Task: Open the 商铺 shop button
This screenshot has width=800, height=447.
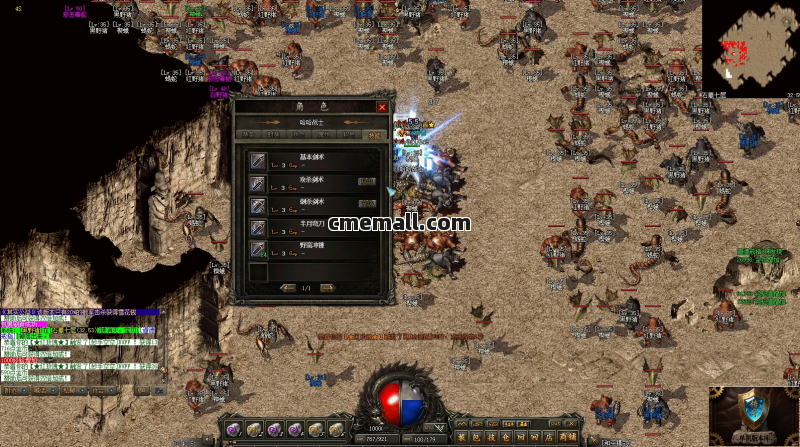Action: (x=567, y=436)
